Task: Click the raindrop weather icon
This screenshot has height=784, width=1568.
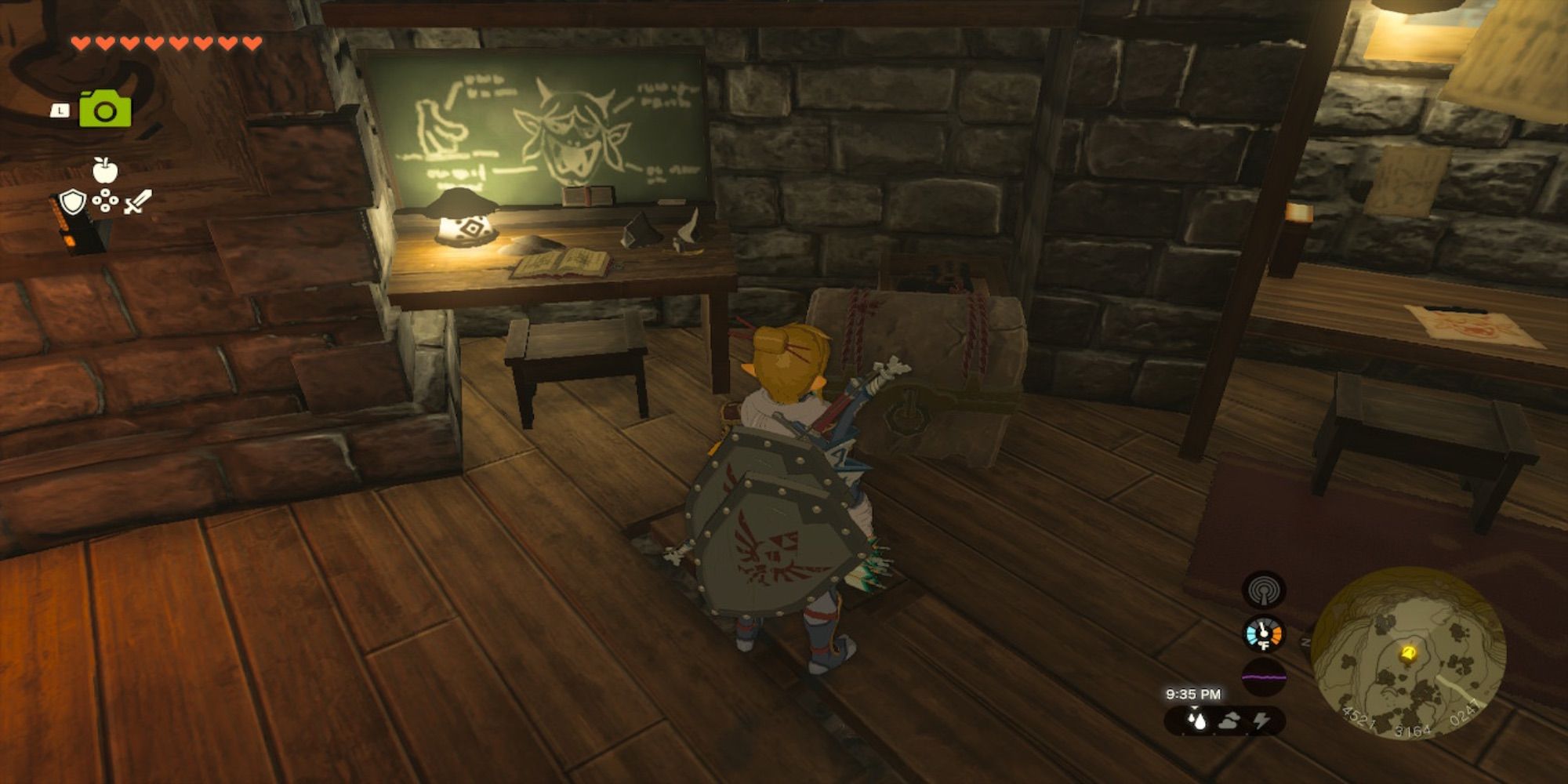Action: pos(1197,720)
